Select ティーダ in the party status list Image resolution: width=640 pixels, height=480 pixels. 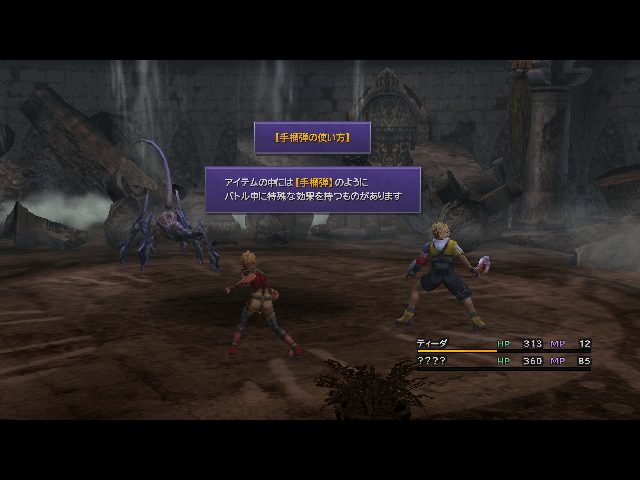(432, 344)
